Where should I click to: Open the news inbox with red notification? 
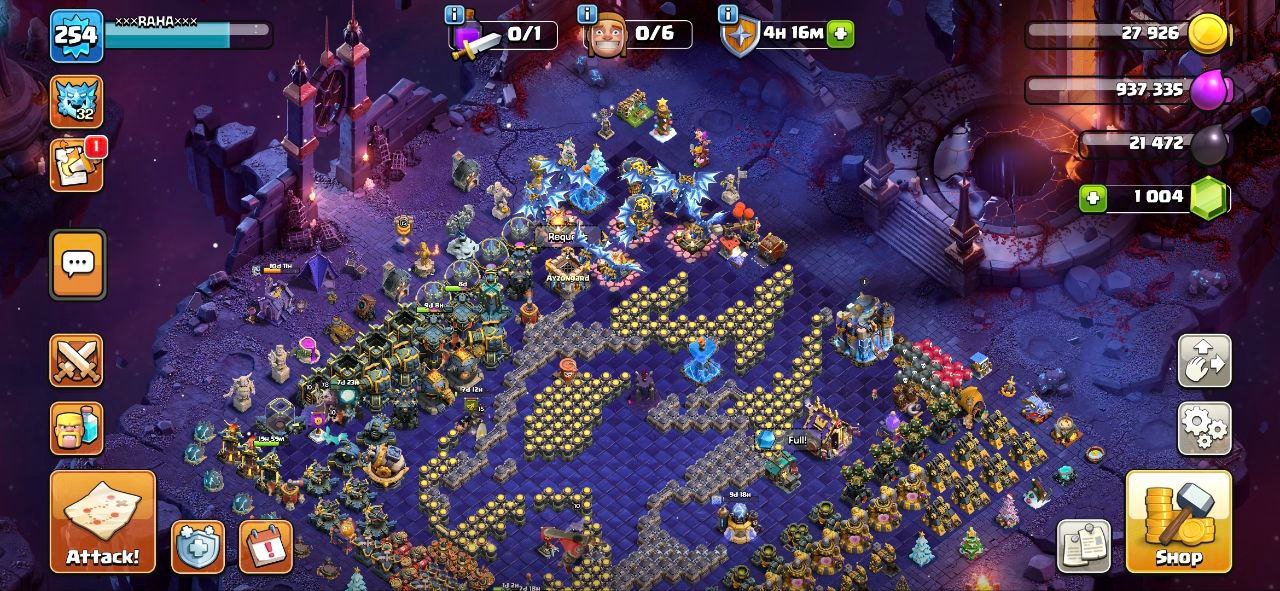(77, 165)
